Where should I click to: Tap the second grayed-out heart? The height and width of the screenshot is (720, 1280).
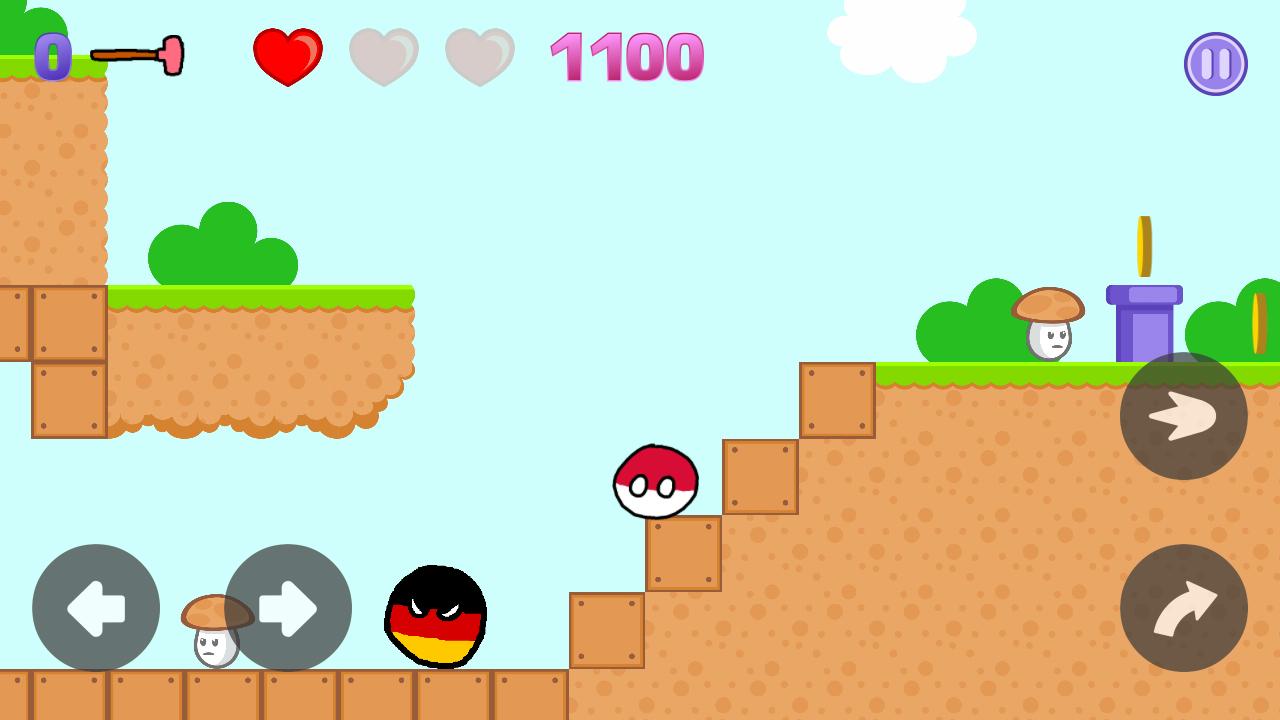coord(480,57)
